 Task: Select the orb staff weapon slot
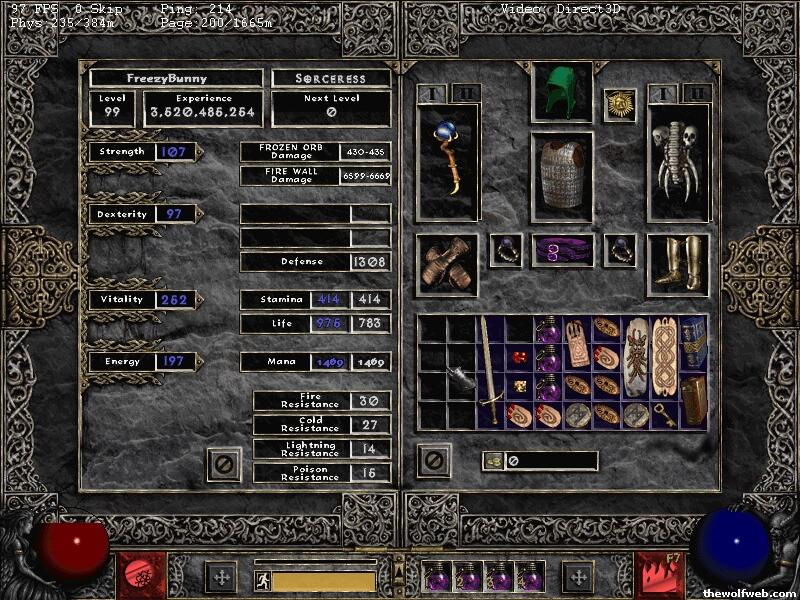[446, 160]
